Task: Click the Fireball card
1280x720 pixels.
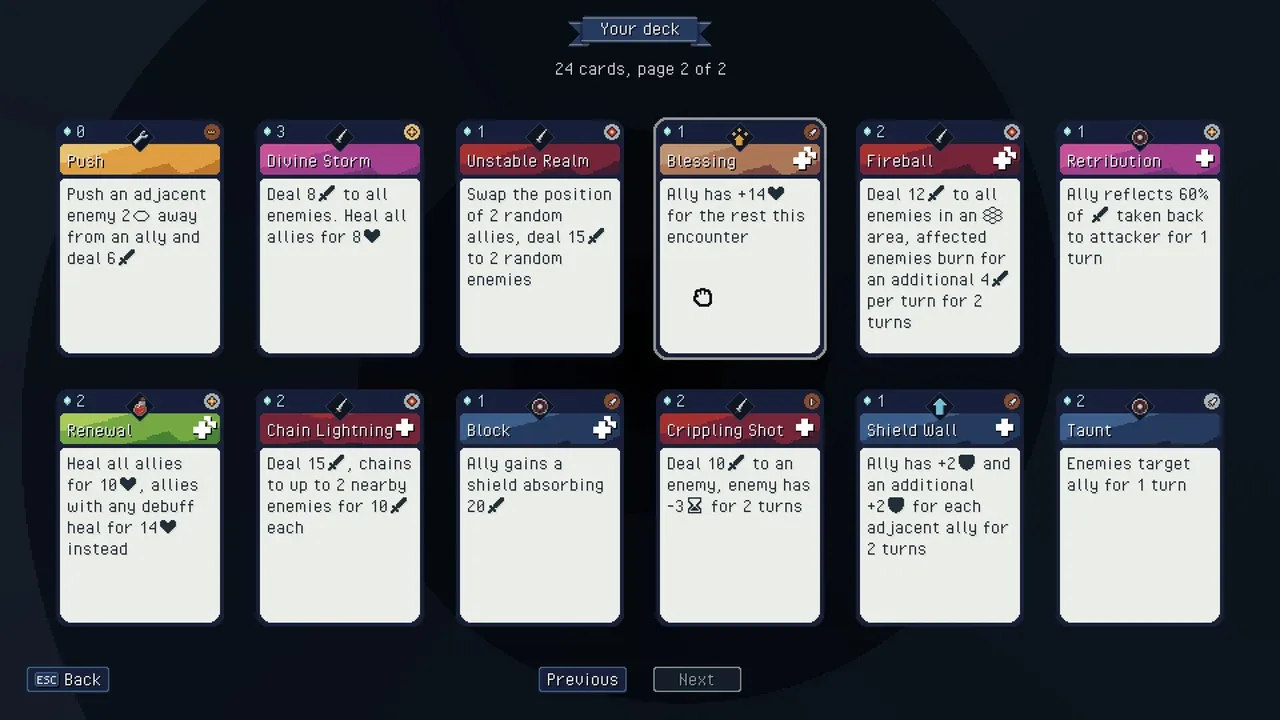Action: click(940, 238)
